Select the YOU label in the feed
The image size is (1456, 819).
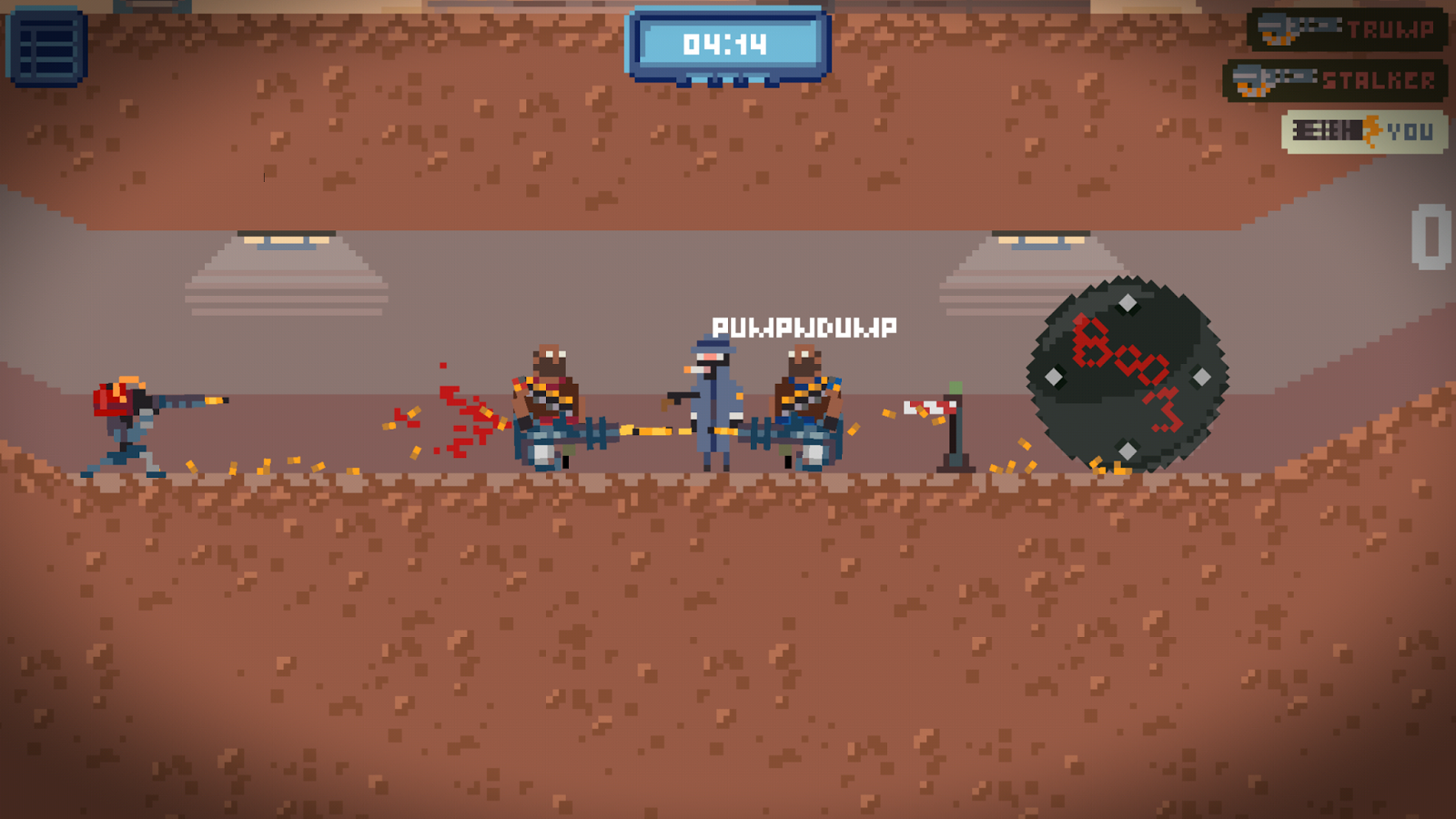pos(1410,130)
